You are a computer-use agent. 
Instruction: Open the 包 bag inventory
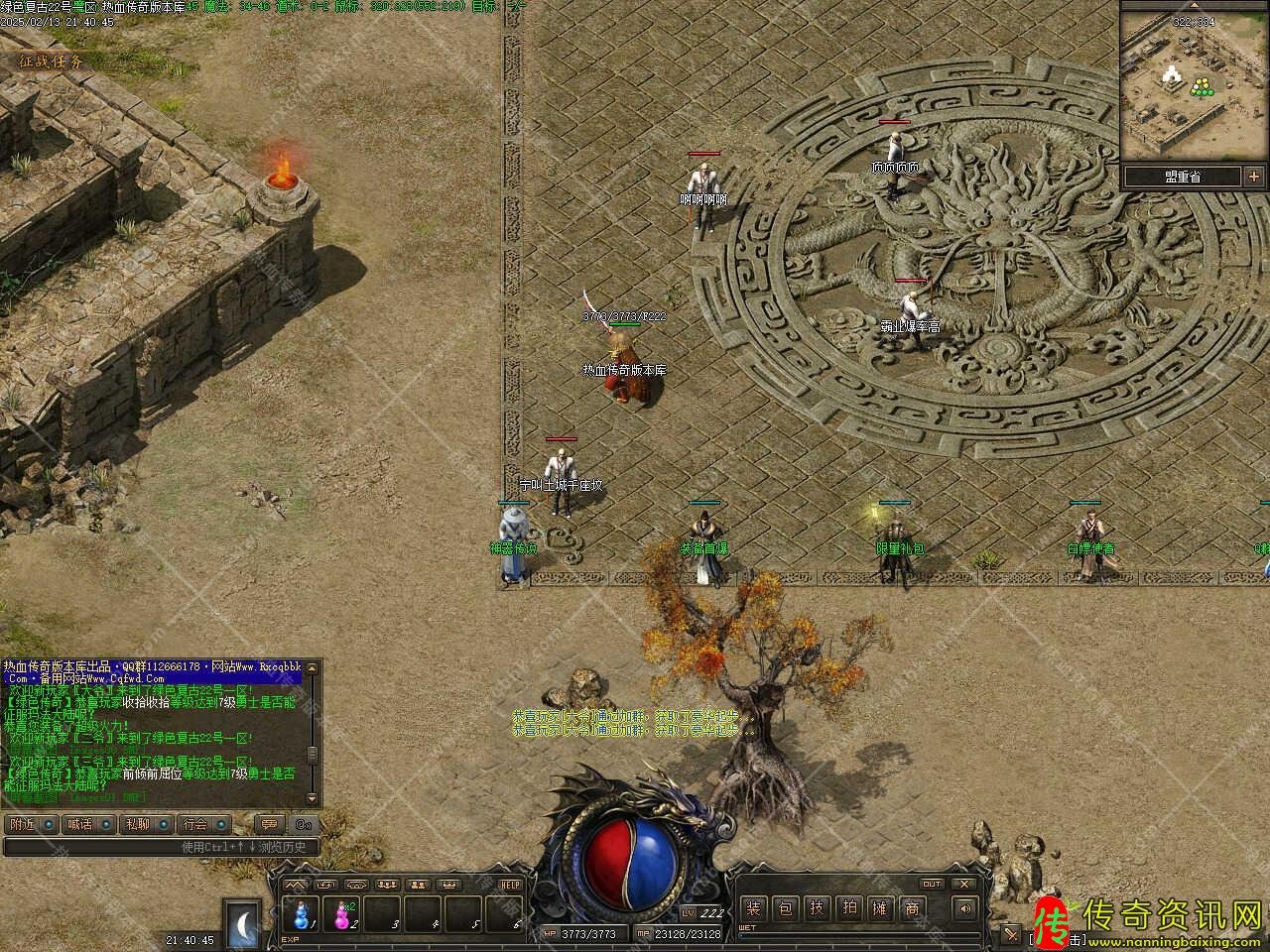coord(785,908)
